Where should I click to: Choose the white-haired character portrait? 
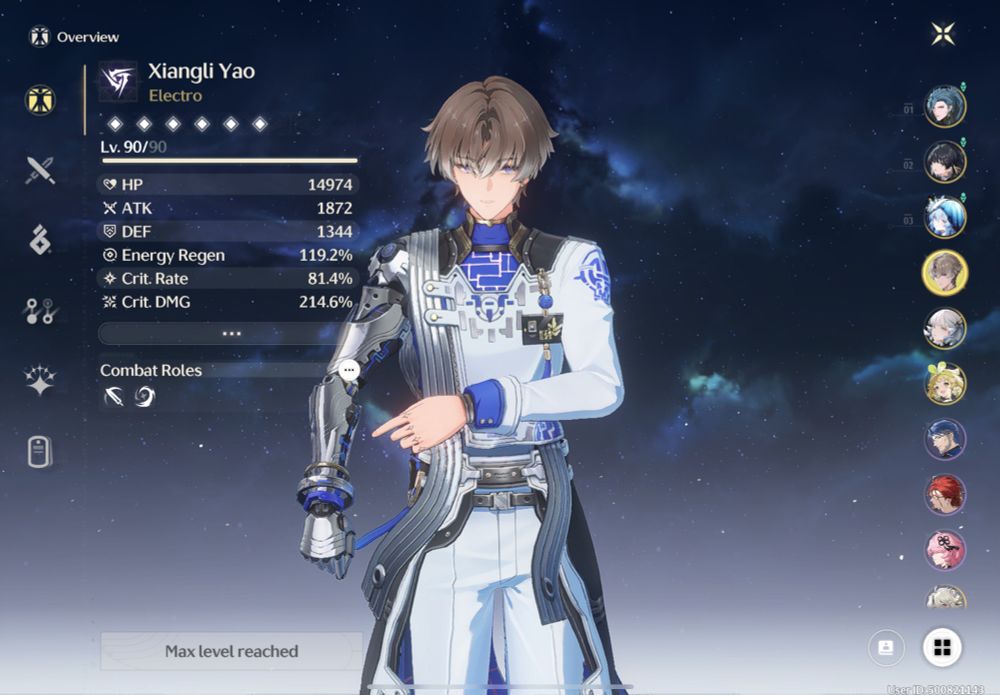click(944, 328)
